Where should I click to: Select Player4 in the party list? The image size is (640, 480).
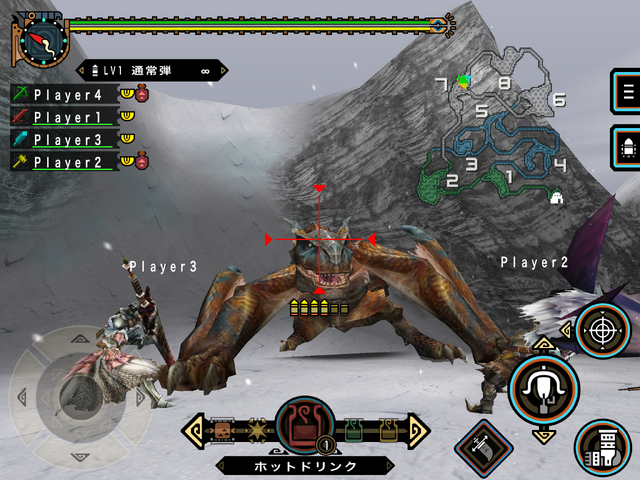66,95
